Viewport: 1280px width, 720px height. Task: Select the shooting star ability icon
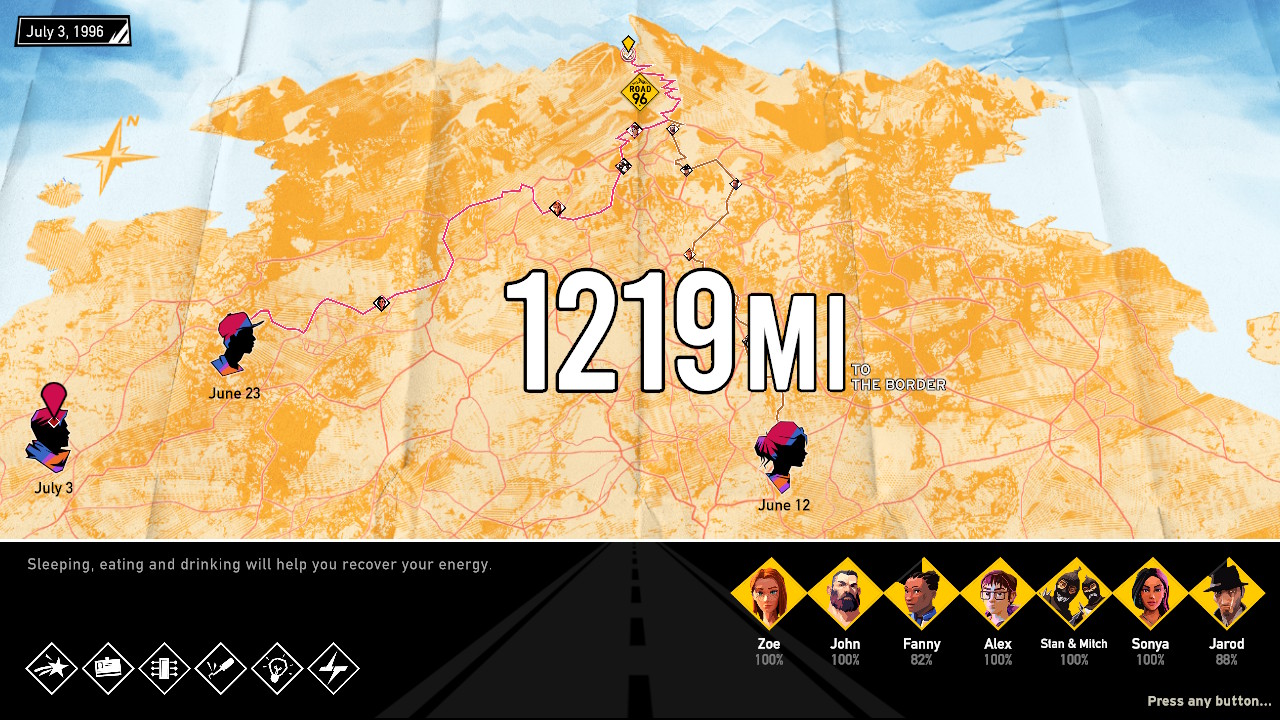52,668
